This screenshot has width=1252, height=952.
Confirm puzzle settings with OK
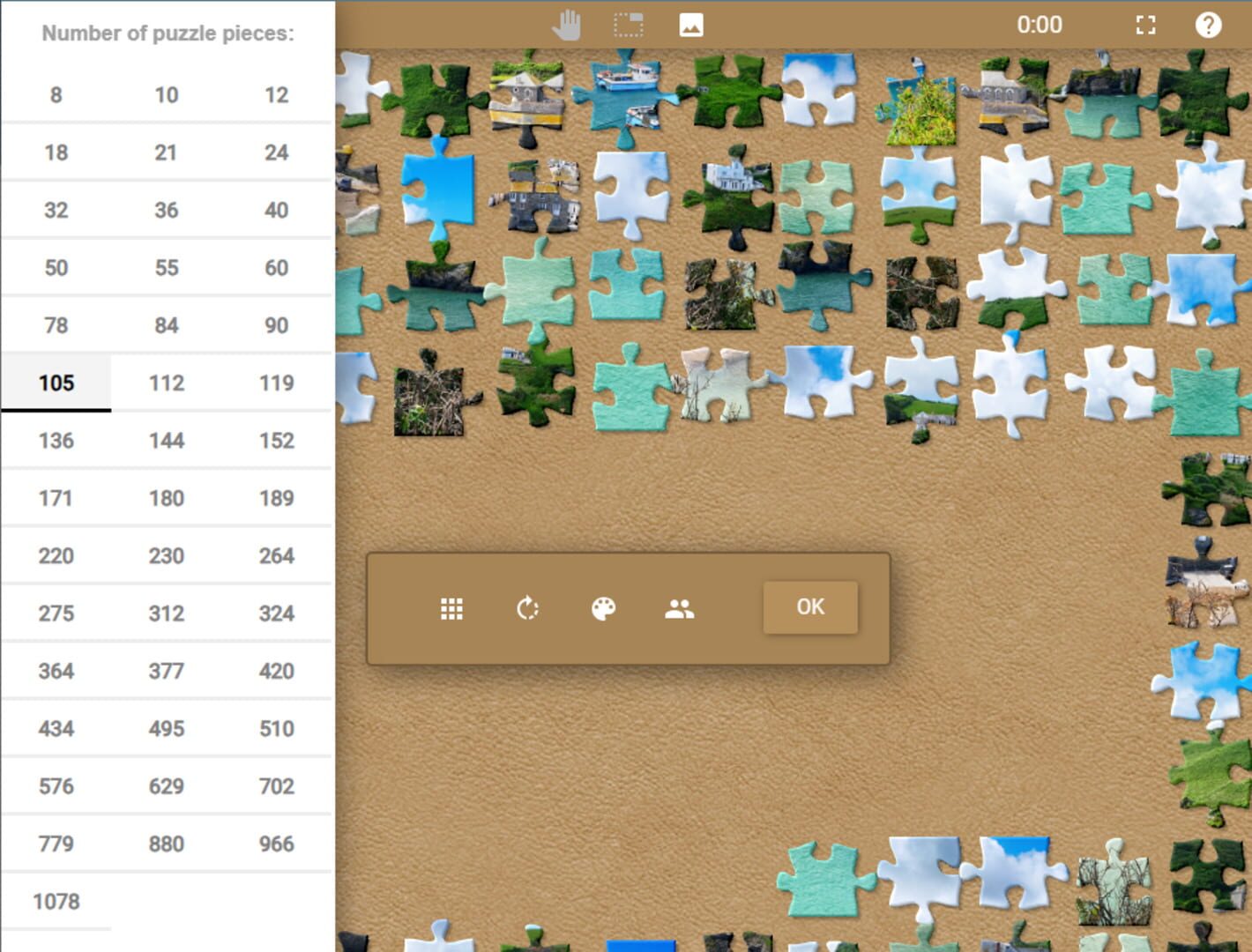click(x=809, y=606)
